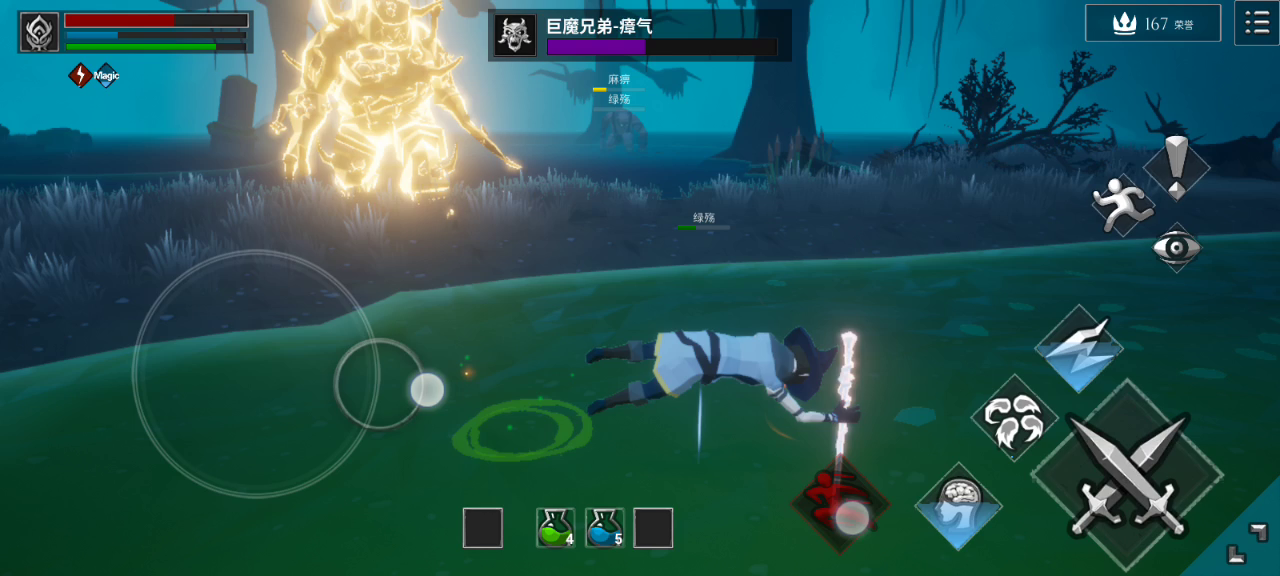Image resolution: width=1280 pixels, height=576 pixels.
Task: Inspect the Magic status buff icon
Action: coord(105,75)
